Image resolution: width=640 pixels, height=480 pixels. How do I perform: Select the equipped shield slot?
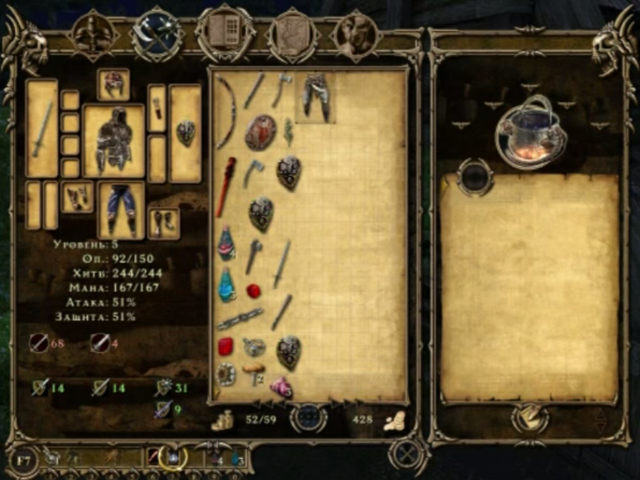(x=185, y=131)
